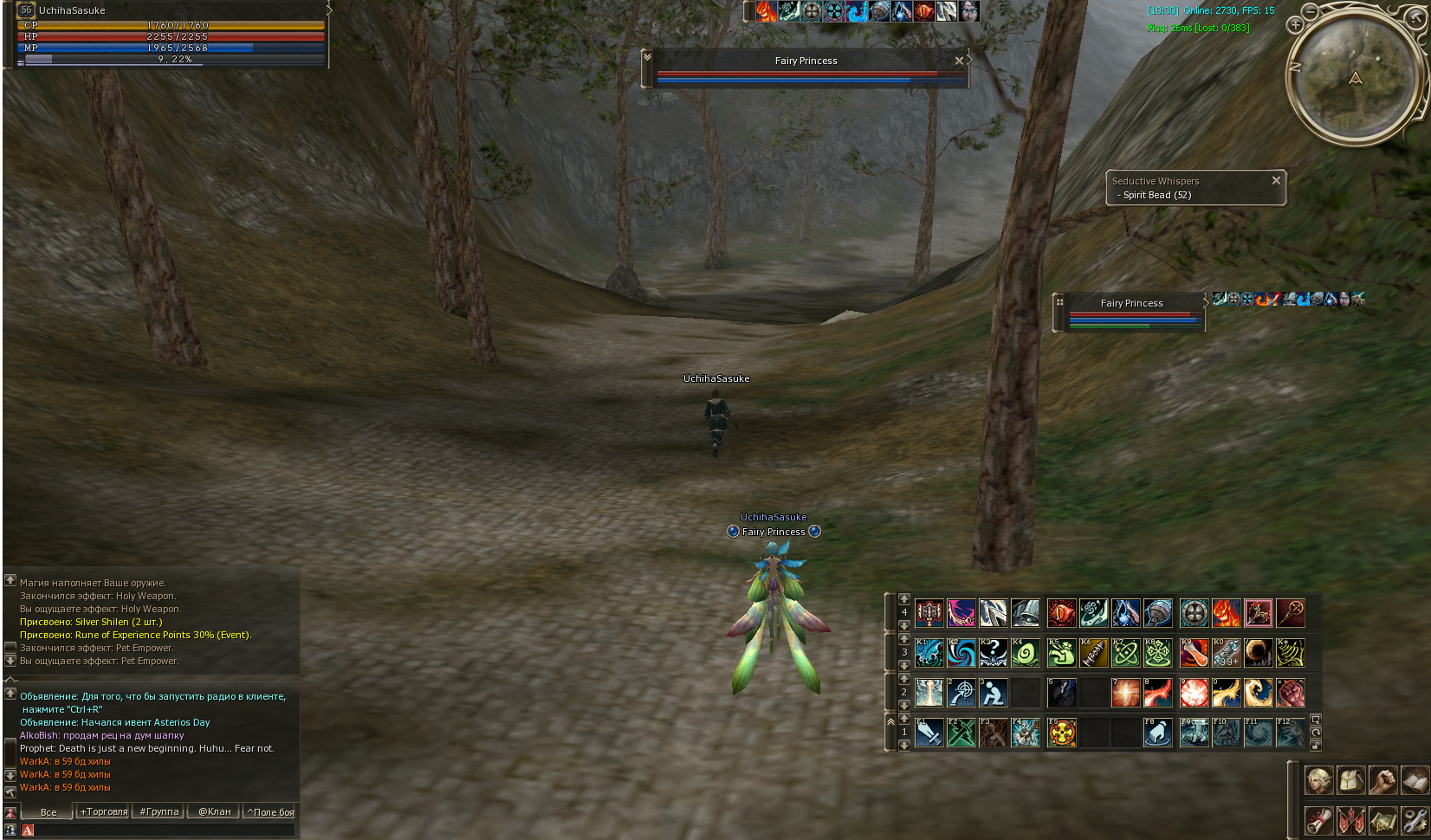Screen dimensions: 1431x840
Task: Use the F1 sword attack skill
Action: [929, 733]
